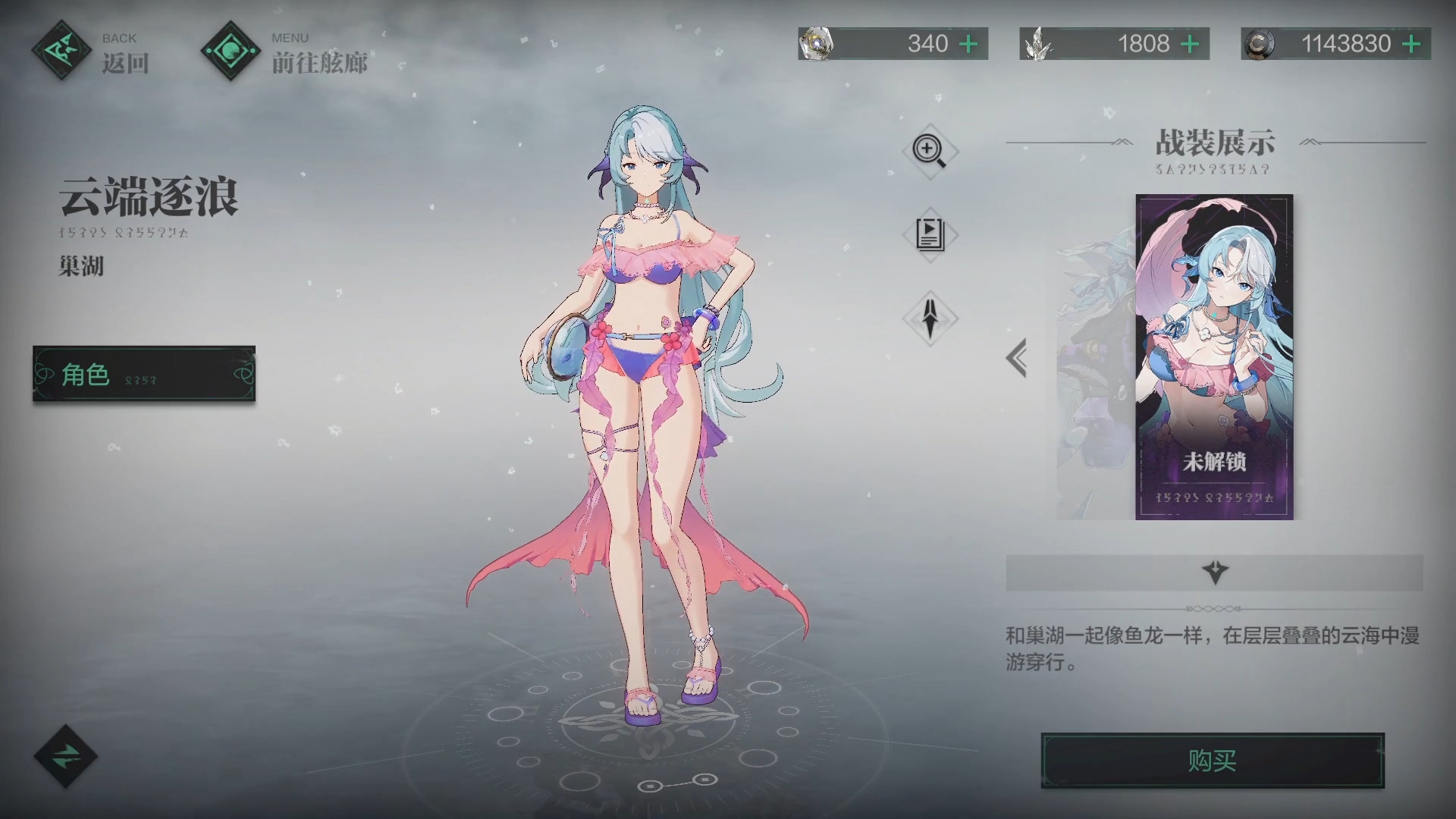Select the 未解锁 outfit card
1456x819 pixels.
(1214, 357)
